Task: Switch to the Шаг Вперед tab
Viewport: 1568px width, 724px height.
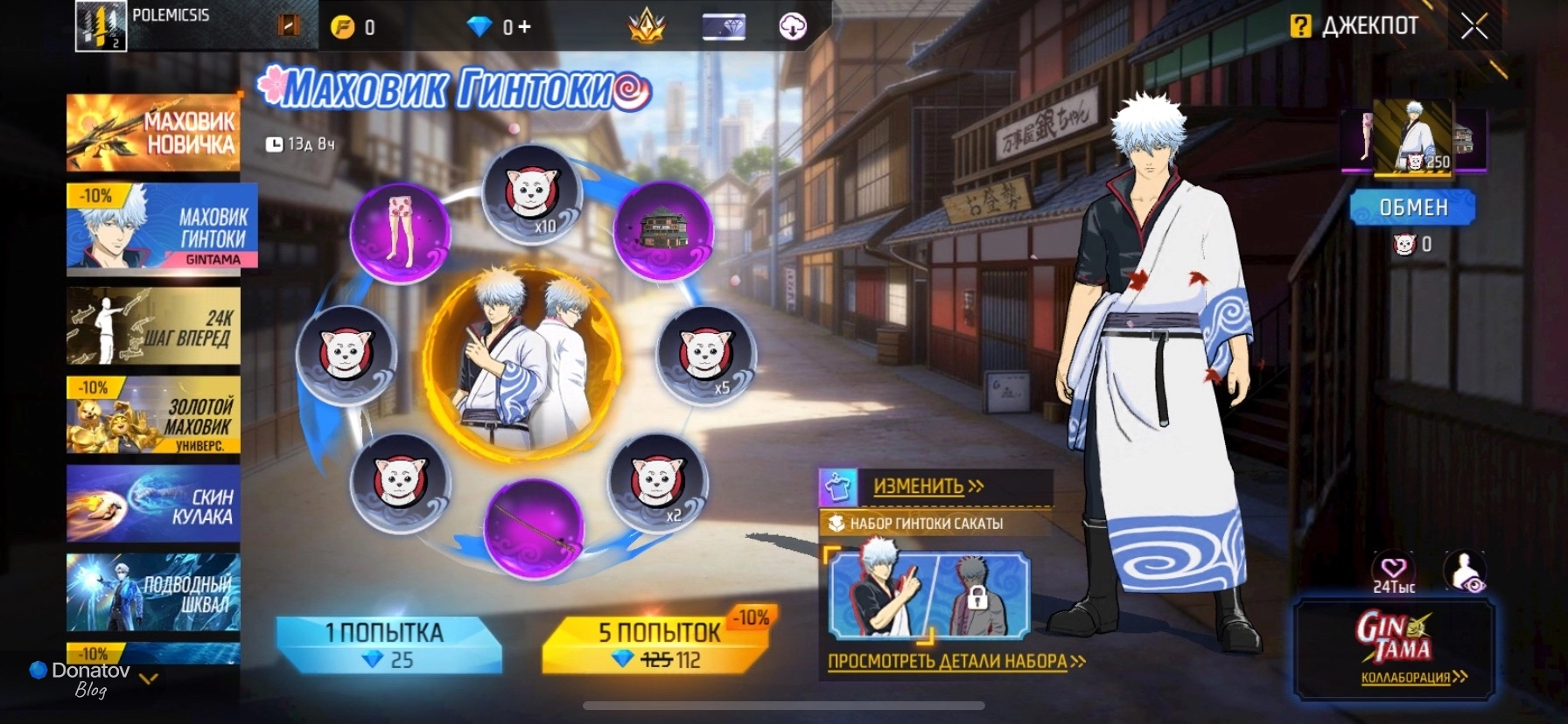Action: click(153, 326)
